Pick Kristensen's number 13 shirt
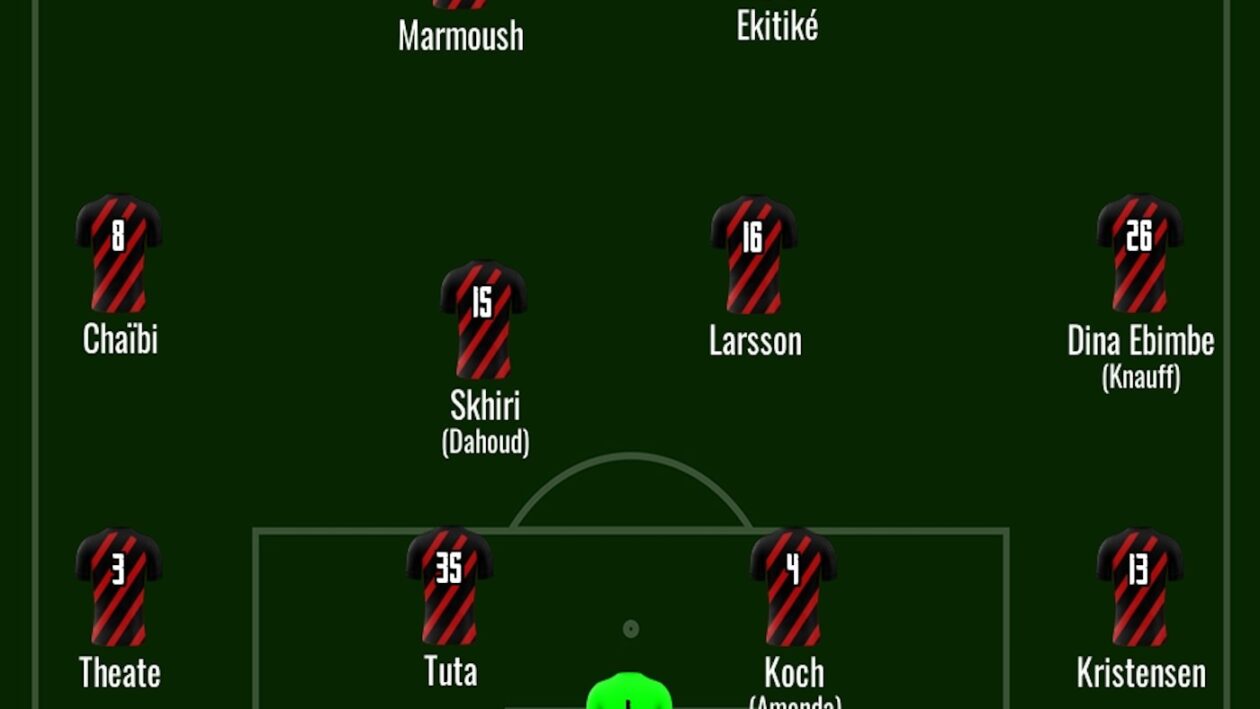The height and width of the screenshot is (709, 1260). pyautogui.click(x=1140, y=586)
